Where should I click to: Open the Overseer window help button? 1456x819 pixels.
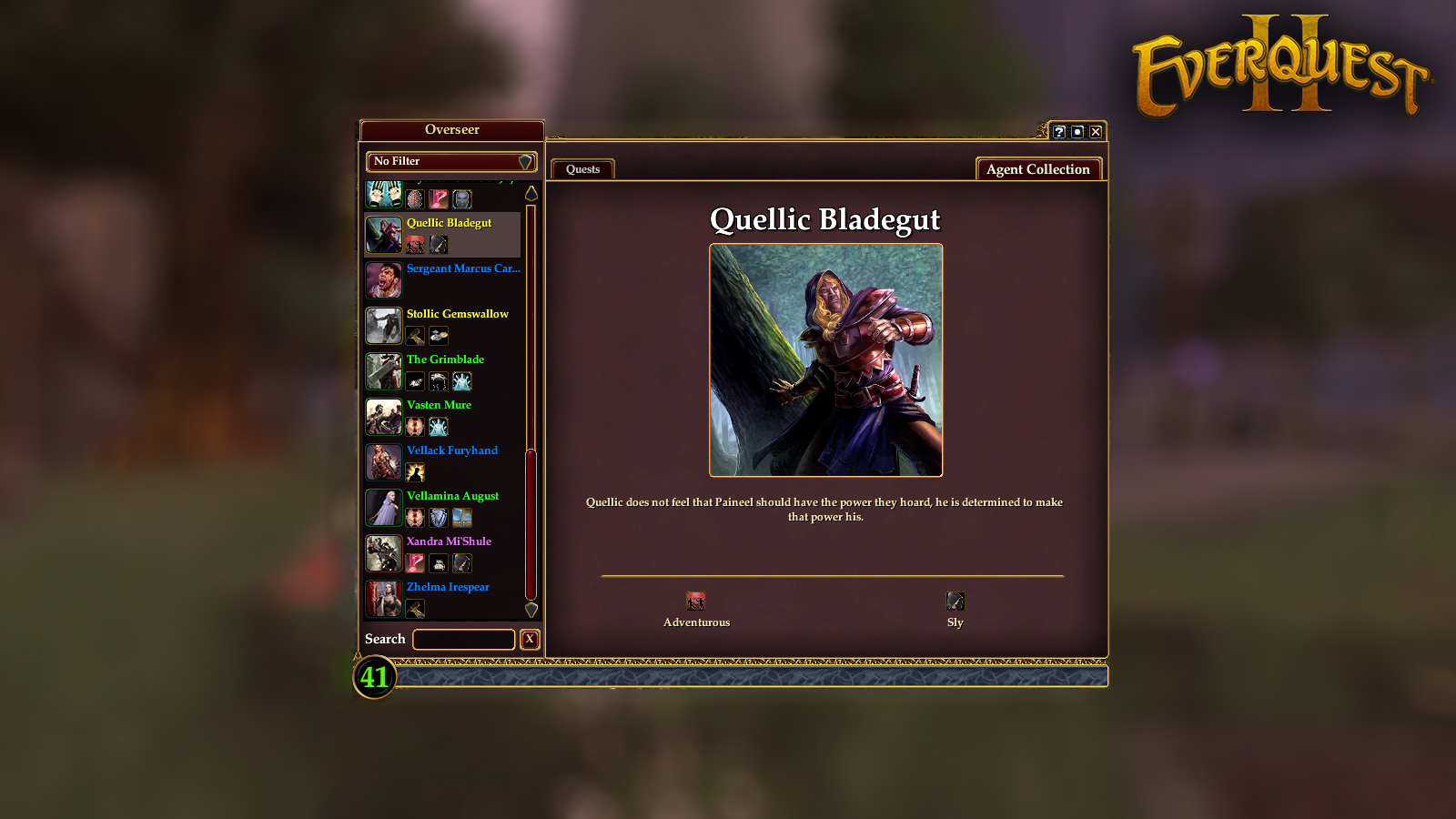coord(1059,132)
